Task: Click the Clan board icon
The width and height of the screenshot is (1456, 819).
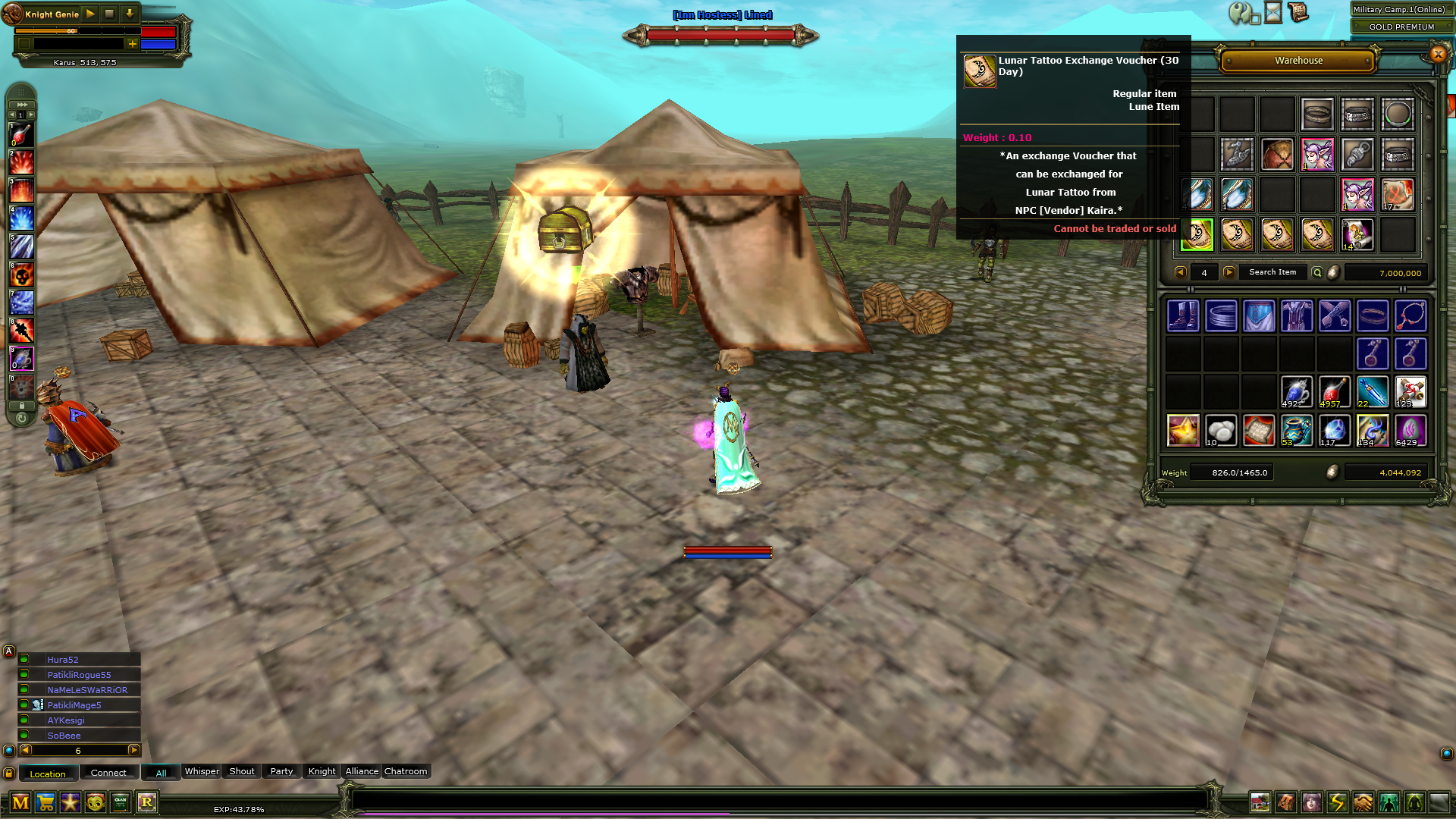Action: (120, 802)
